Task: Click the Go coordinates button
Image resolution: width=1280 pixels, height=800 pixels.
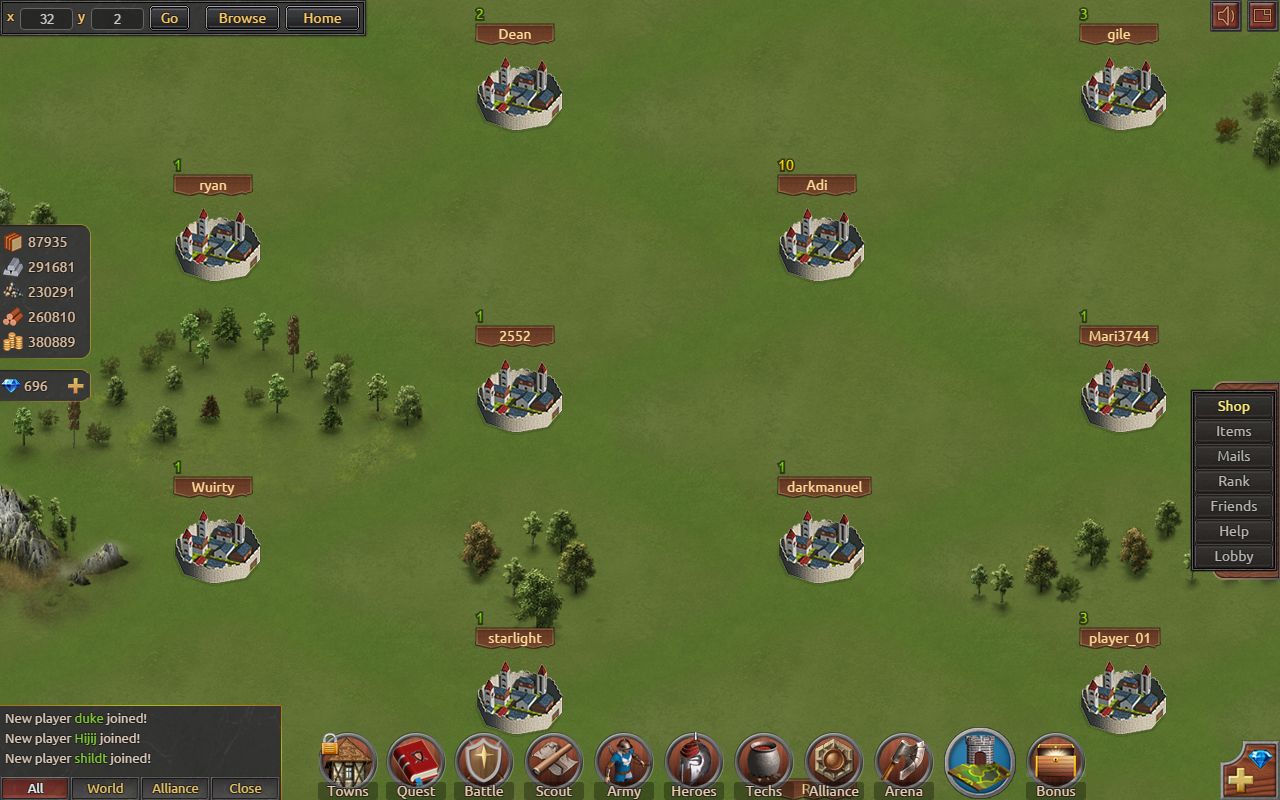Action: point(169,18)
